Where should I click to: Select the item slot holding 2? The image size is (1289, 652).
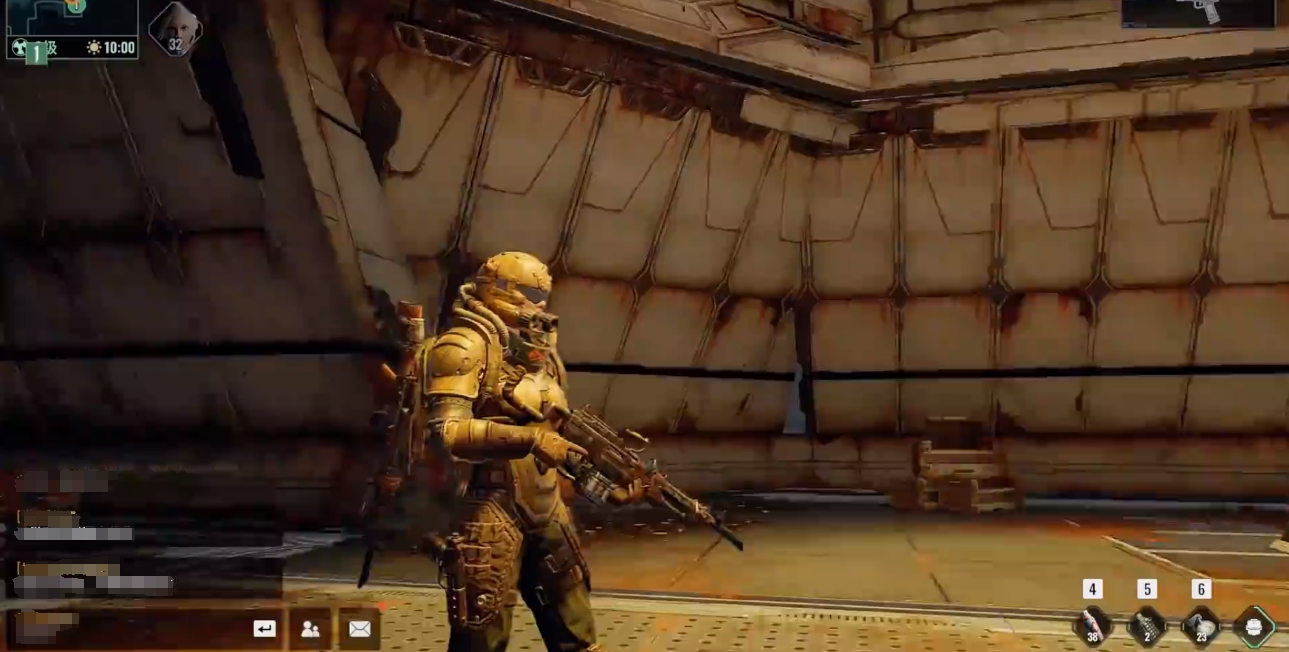(x=1147, y=626)
